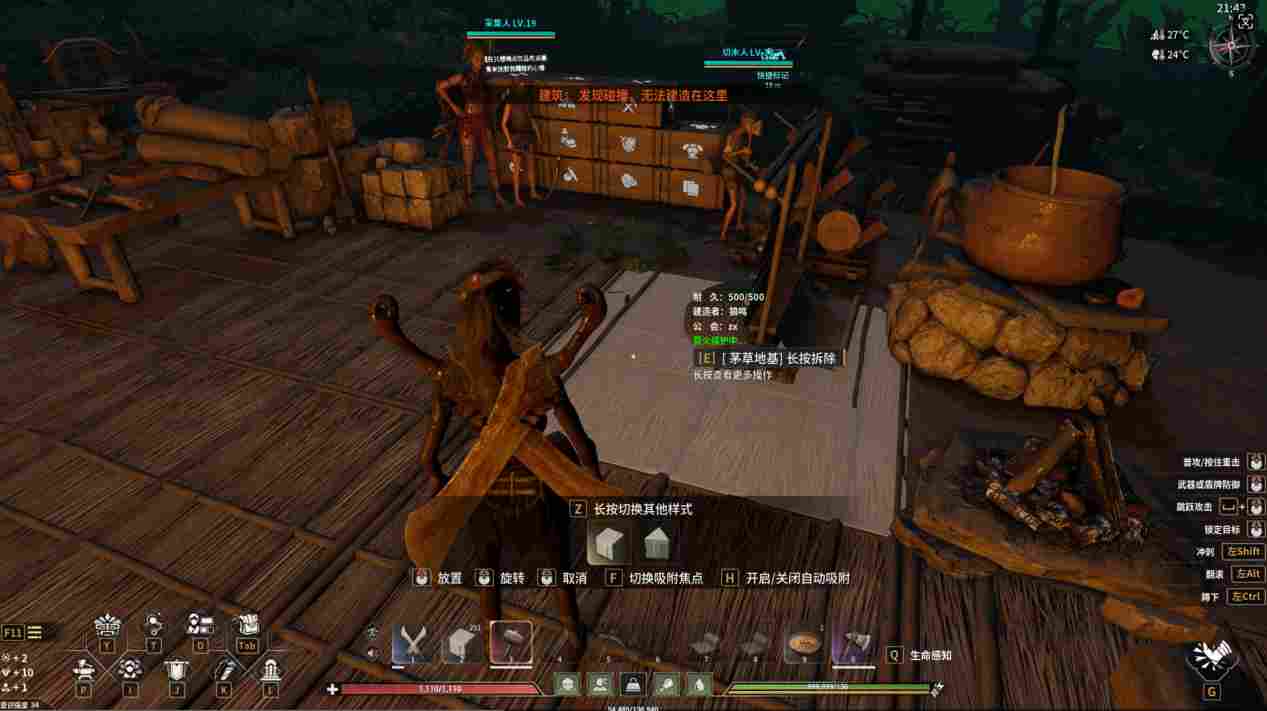The height and width of the screenshot is (711, 1267).
Task: Open the backpack menu icon labeled Tab
Action: click(x=247, y=627)
